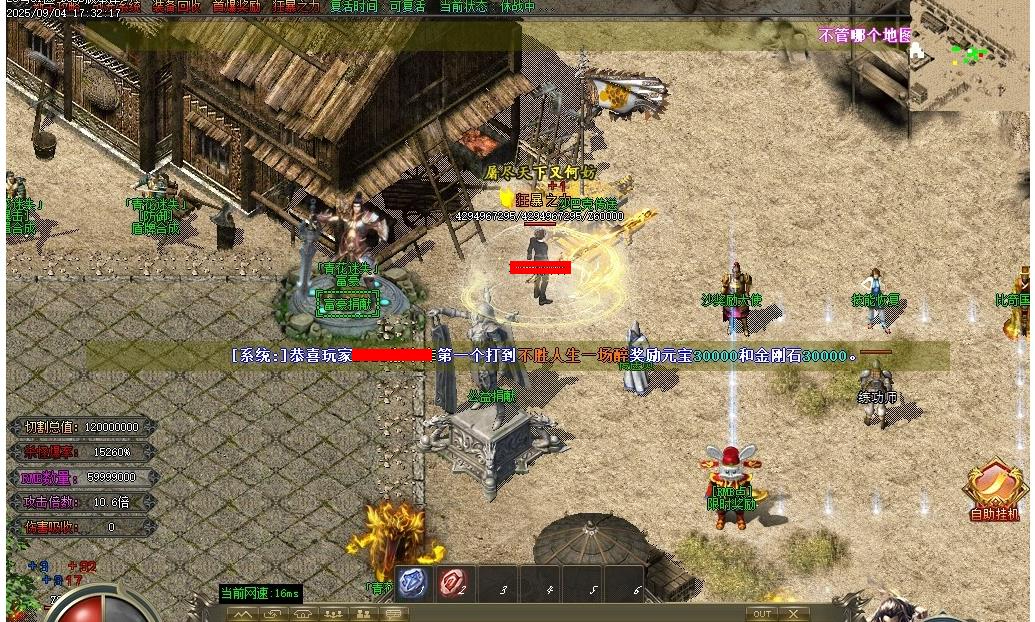Use the blue crystal item in slot 1
The image size is (1035, 622).
click(414, 583)
